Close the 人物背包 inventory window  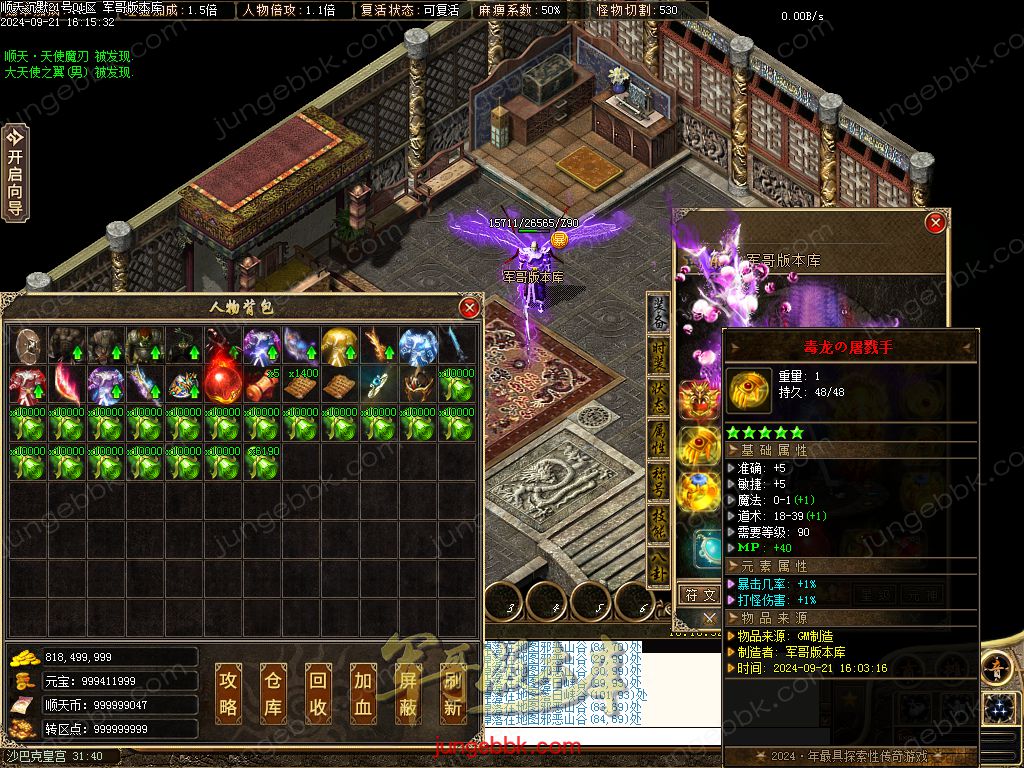[468, 308]
